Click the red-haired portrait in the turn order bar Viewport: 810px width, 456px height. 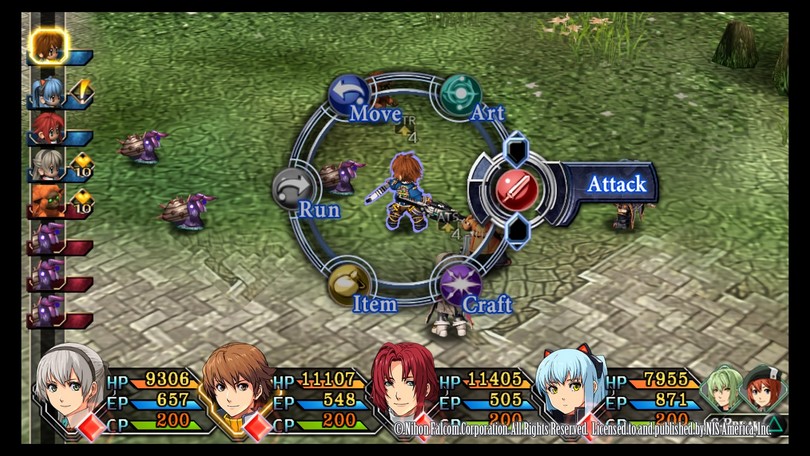(46, 127)
